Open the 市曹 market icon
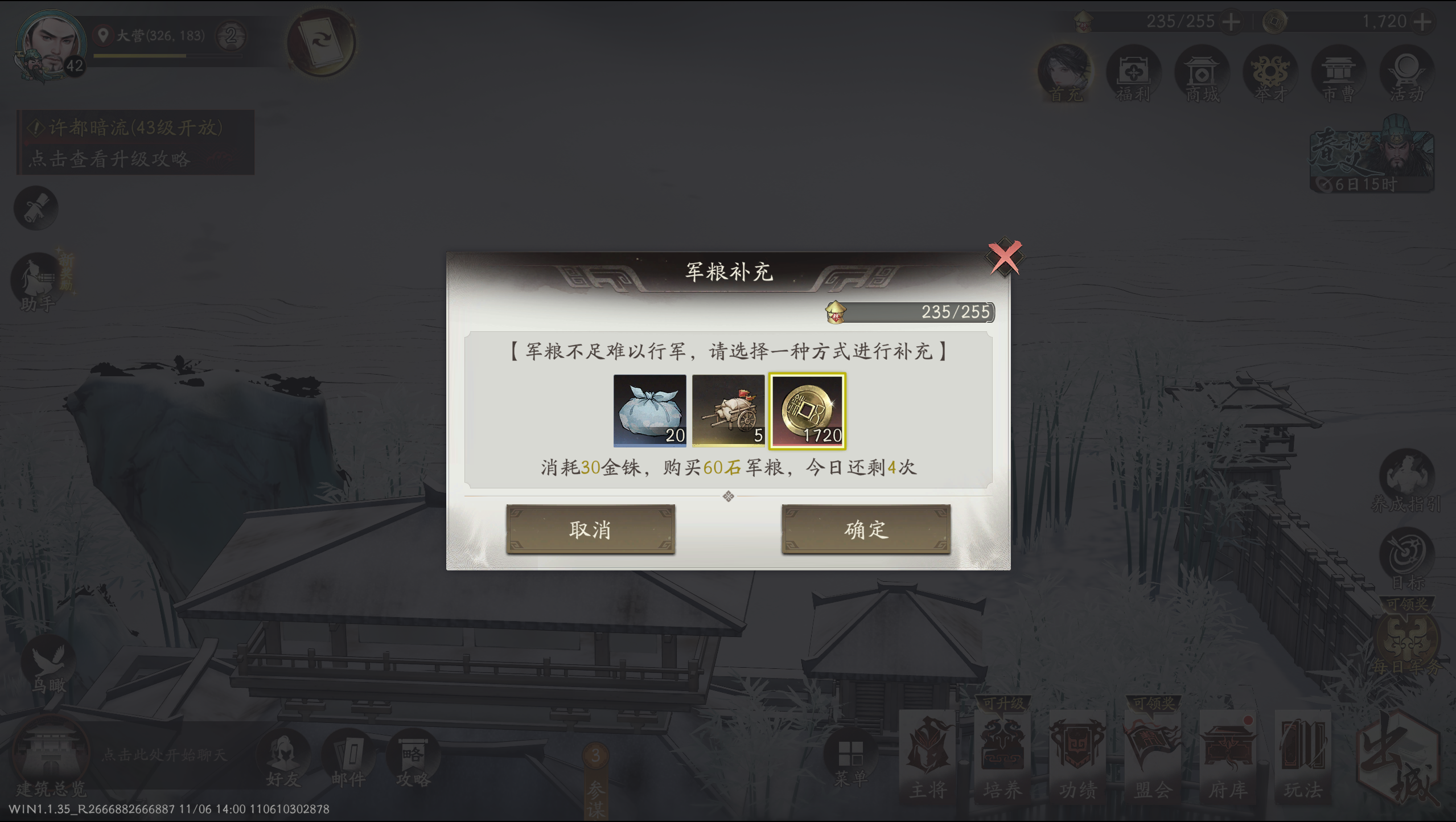Image resolution: width=1456 pixels, height=822 pixels. tap(1339, 74)
